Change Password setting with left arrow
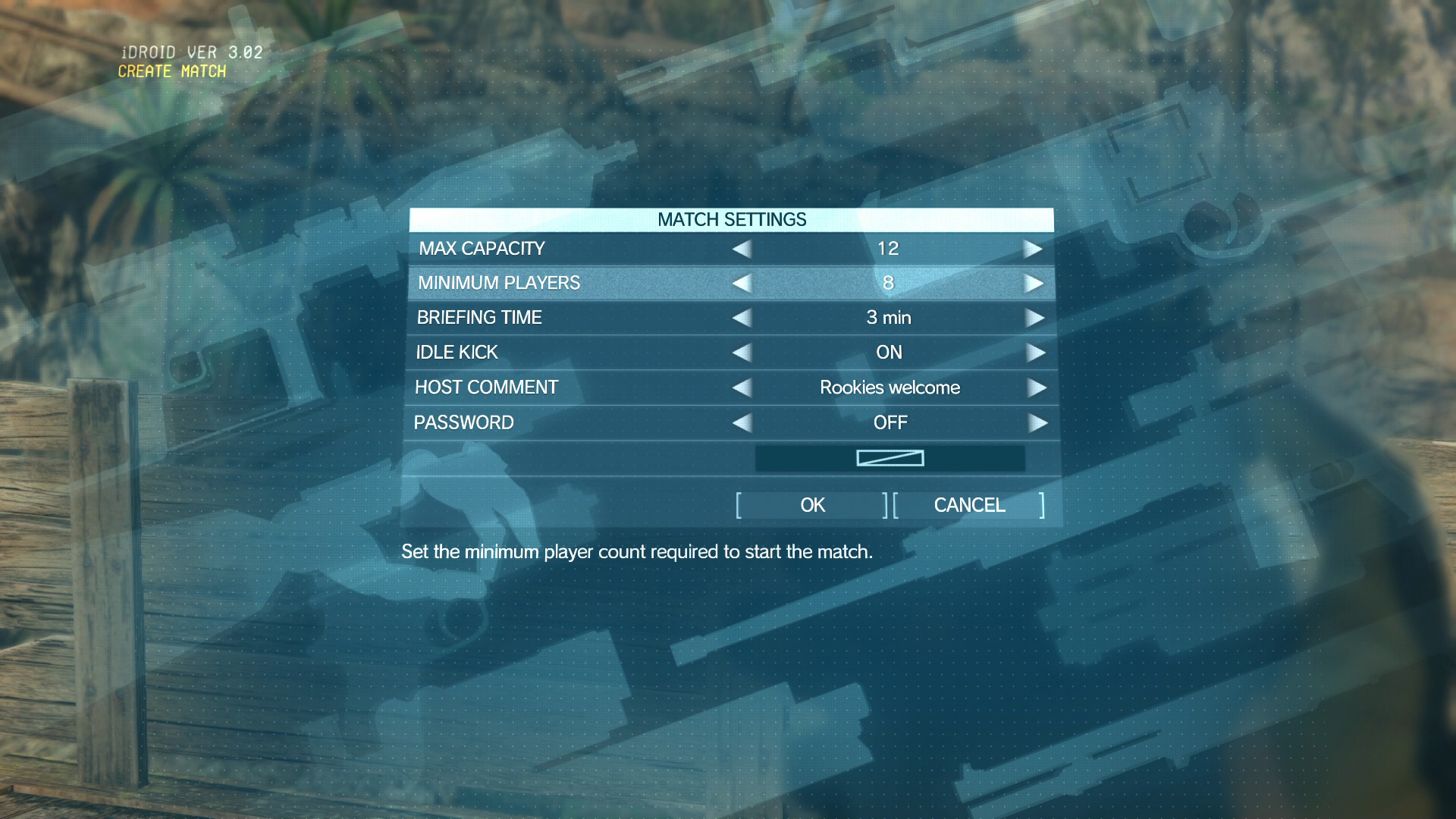 coord(742,422)
